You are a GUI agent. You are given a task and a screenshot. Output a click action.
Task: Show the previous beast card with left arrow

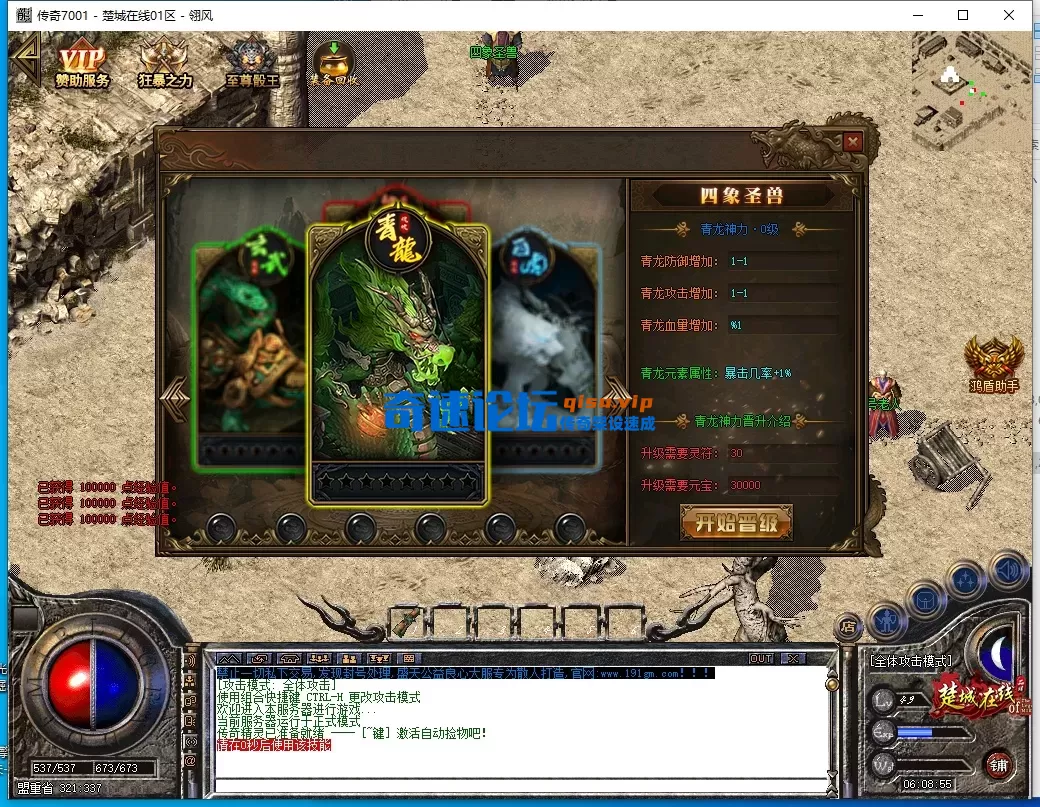(175, 397)
